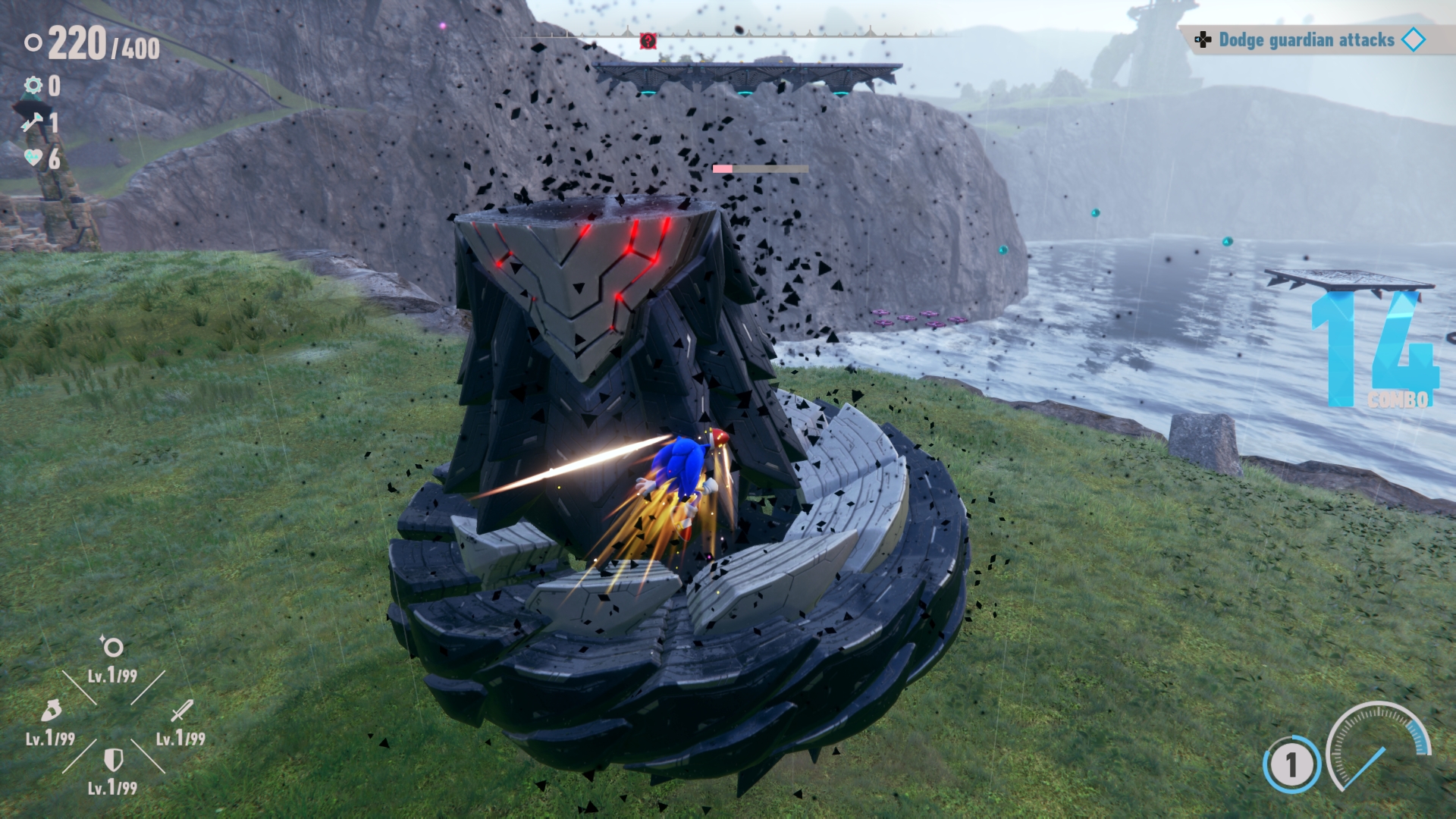
Task: Select the sword power level icon
Action: click(181, 711)
